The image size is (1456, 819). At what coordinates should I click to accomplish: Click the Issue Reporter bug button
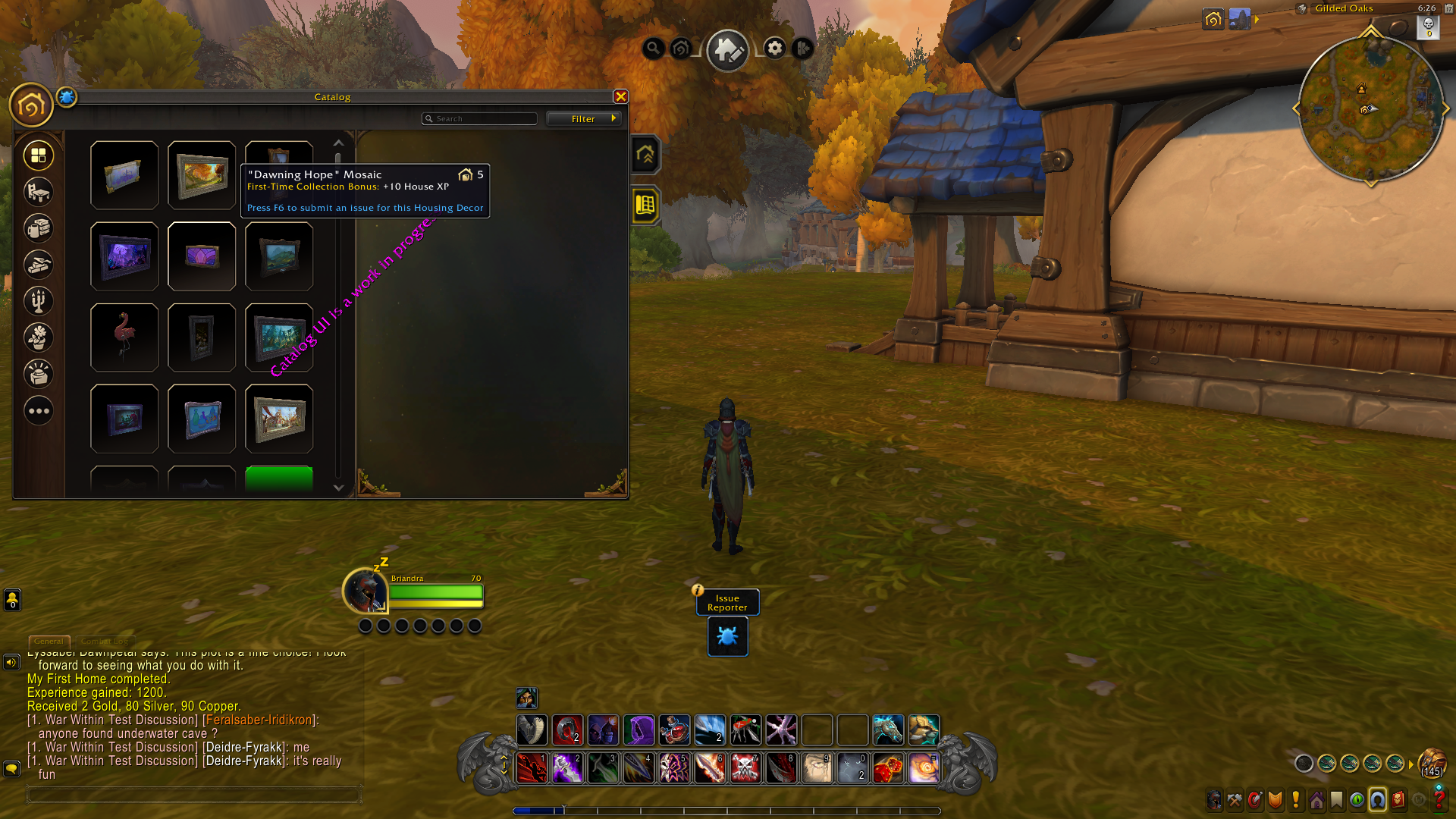pos(727,636)
